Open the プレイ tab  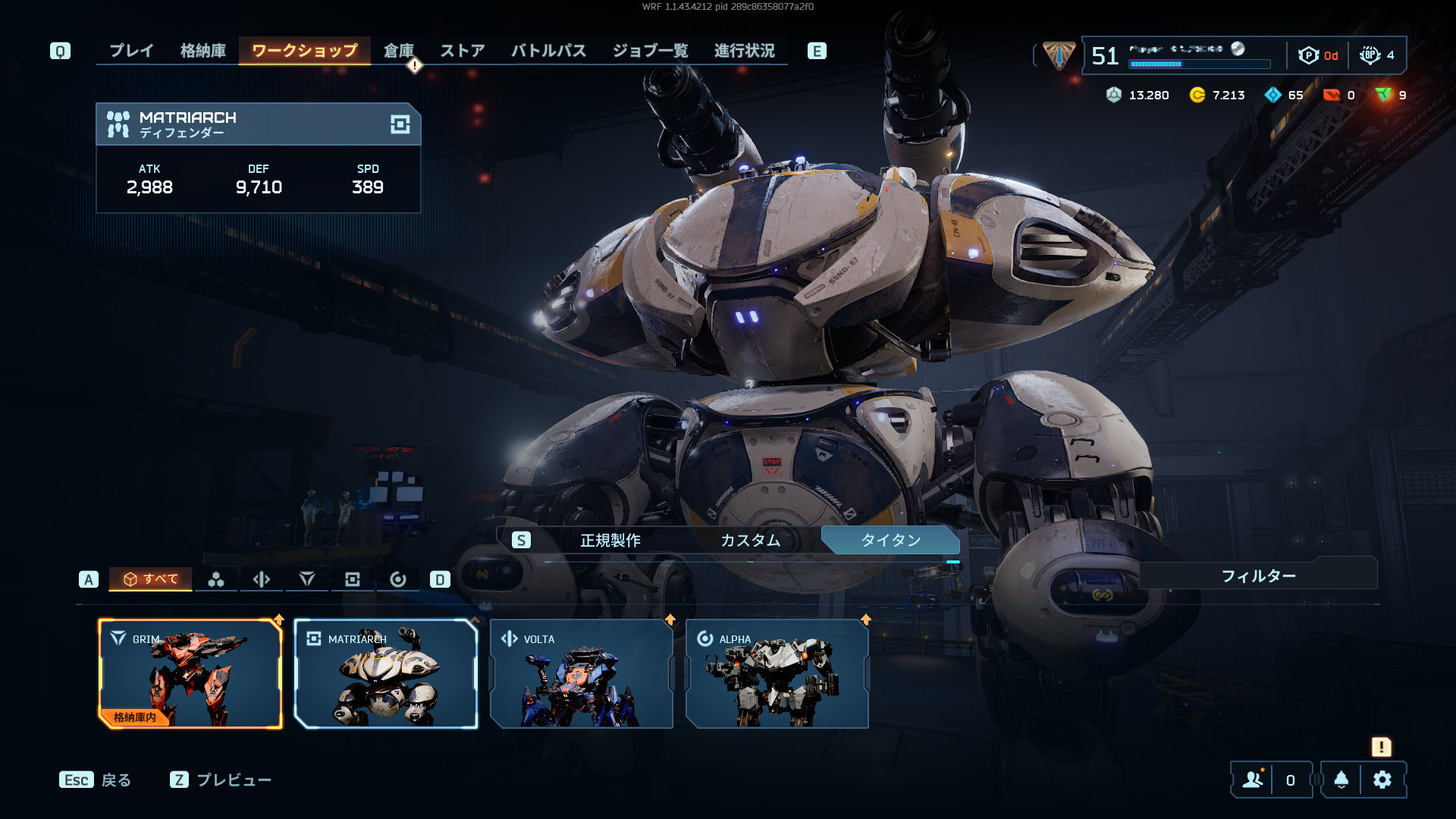tap(131, 51)
